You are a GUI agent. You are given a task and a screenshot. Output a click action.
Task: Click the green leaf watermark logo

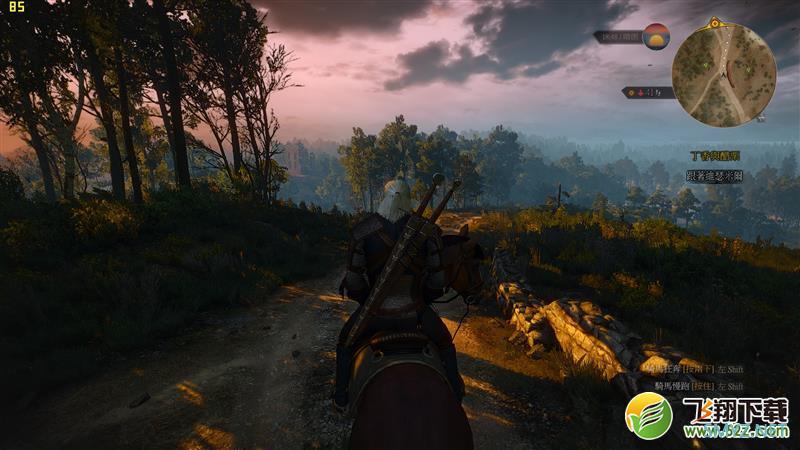coord(648,415)
